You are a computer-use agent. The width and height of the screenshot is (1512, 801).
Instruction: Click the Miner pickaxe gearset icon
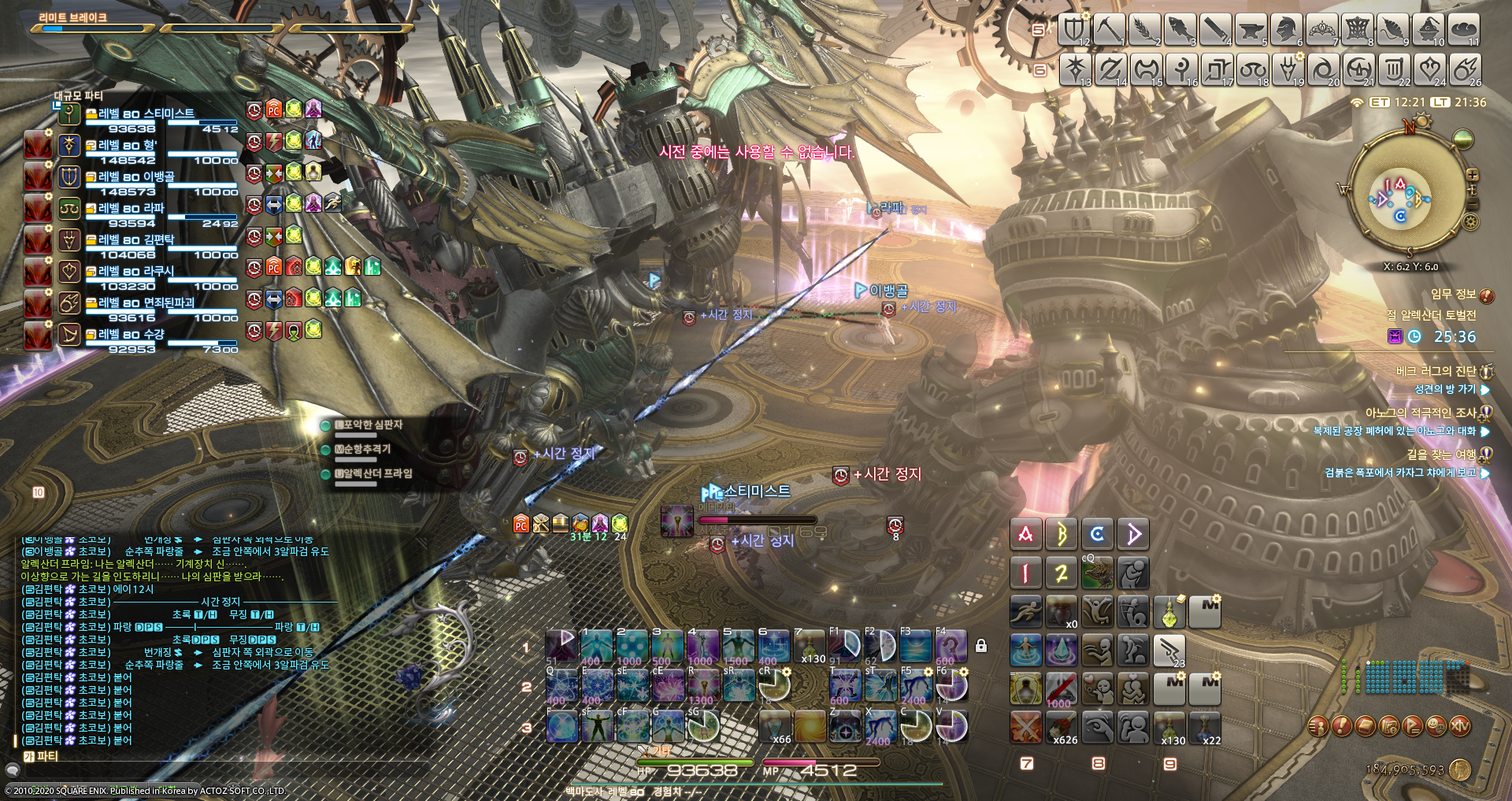coord(1109,29)
